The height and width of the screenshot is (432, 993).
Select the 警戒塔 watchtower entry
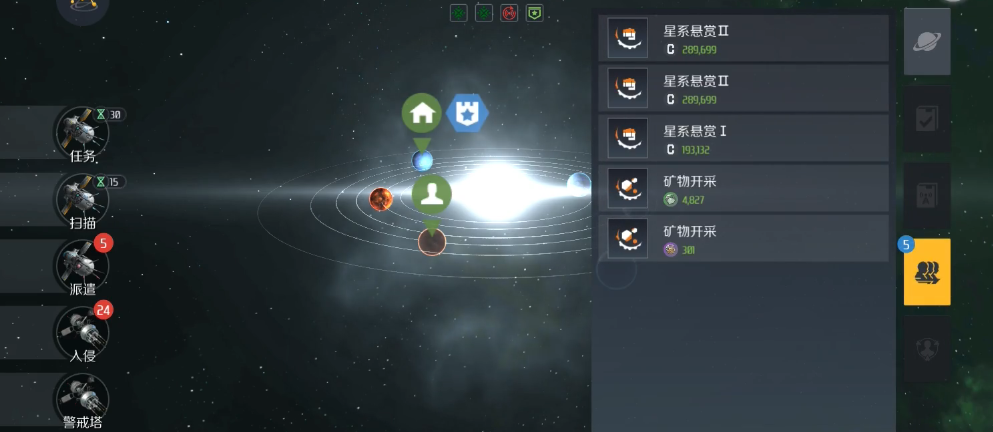(82, 400)
